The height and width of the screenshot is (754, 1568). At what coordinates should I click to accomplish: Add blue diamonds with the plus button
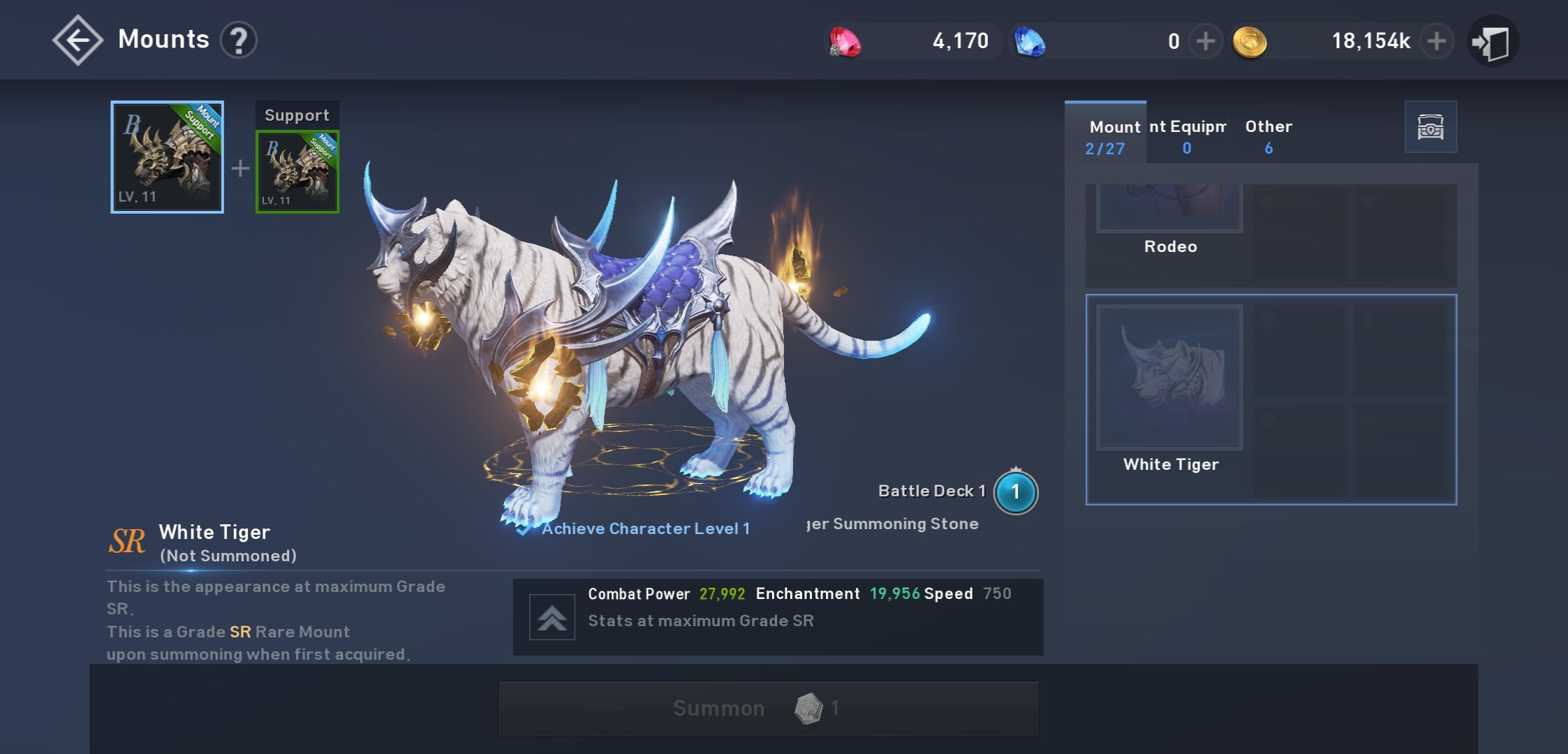(1205, 41)
